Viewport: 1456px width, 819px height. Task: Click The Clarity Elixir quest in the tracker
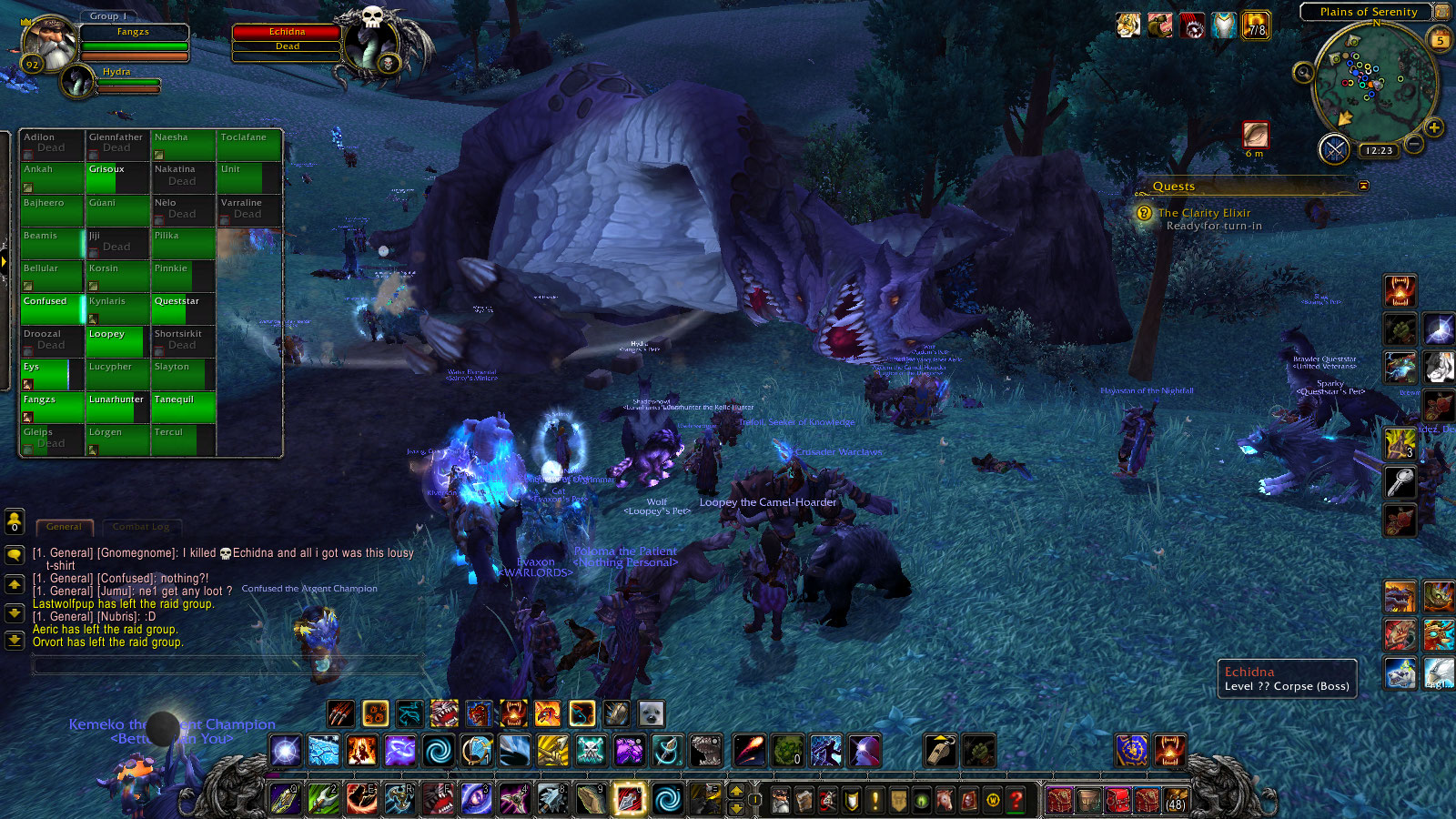pyautogui.click(x=1204, y=212)
